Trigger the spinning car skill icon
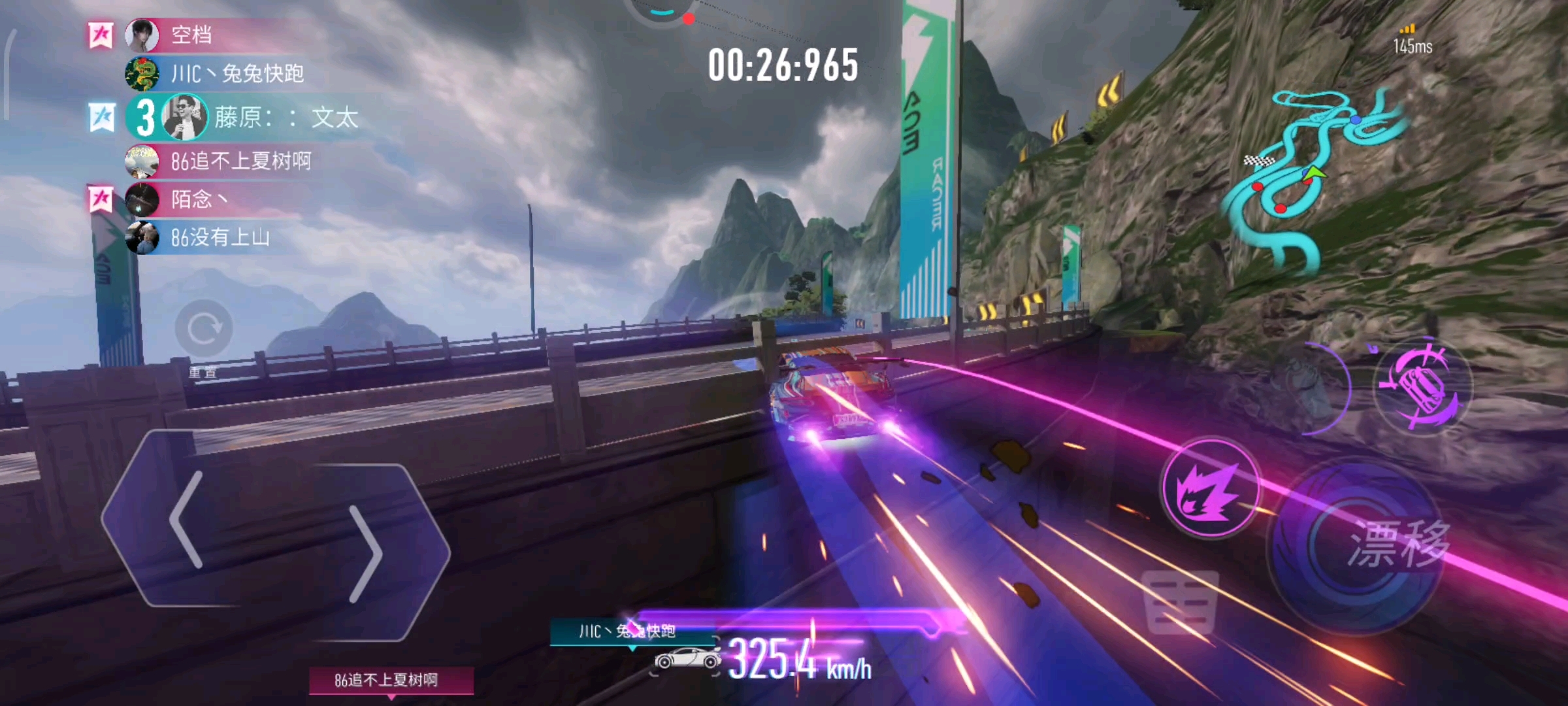The height and width of the screenshot is (706, 1568). pos(1423,387)
